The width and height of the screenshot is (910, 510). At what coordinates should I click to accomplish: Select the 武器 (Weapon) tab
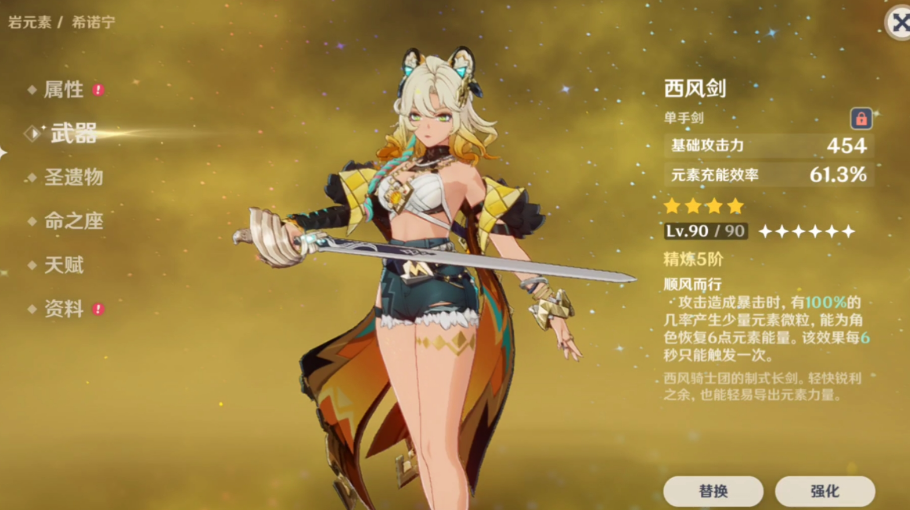click(x=73, y=133)
